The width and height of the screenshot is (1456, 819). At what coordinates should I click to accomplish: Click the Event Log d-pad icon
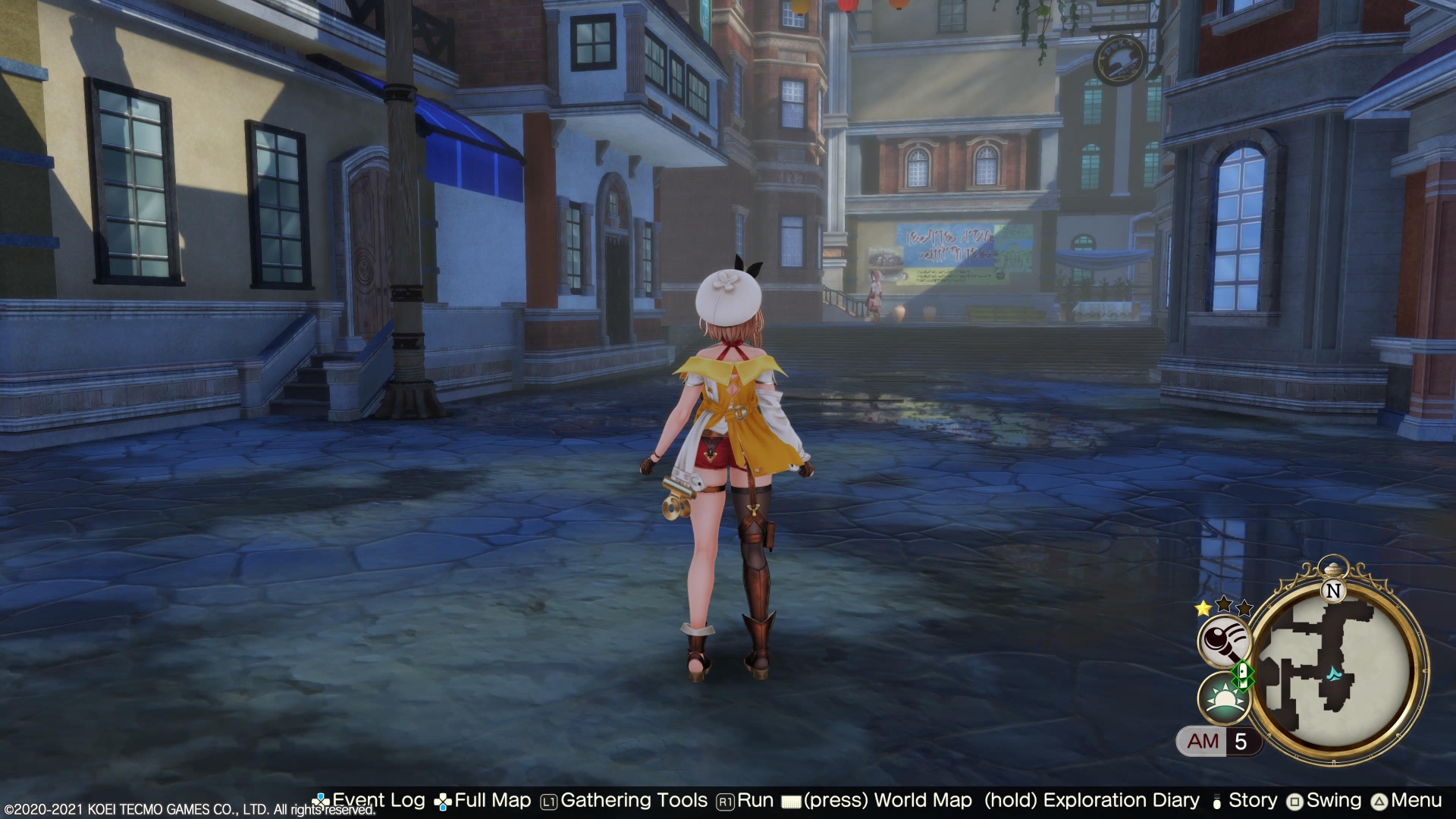(322, 801)
